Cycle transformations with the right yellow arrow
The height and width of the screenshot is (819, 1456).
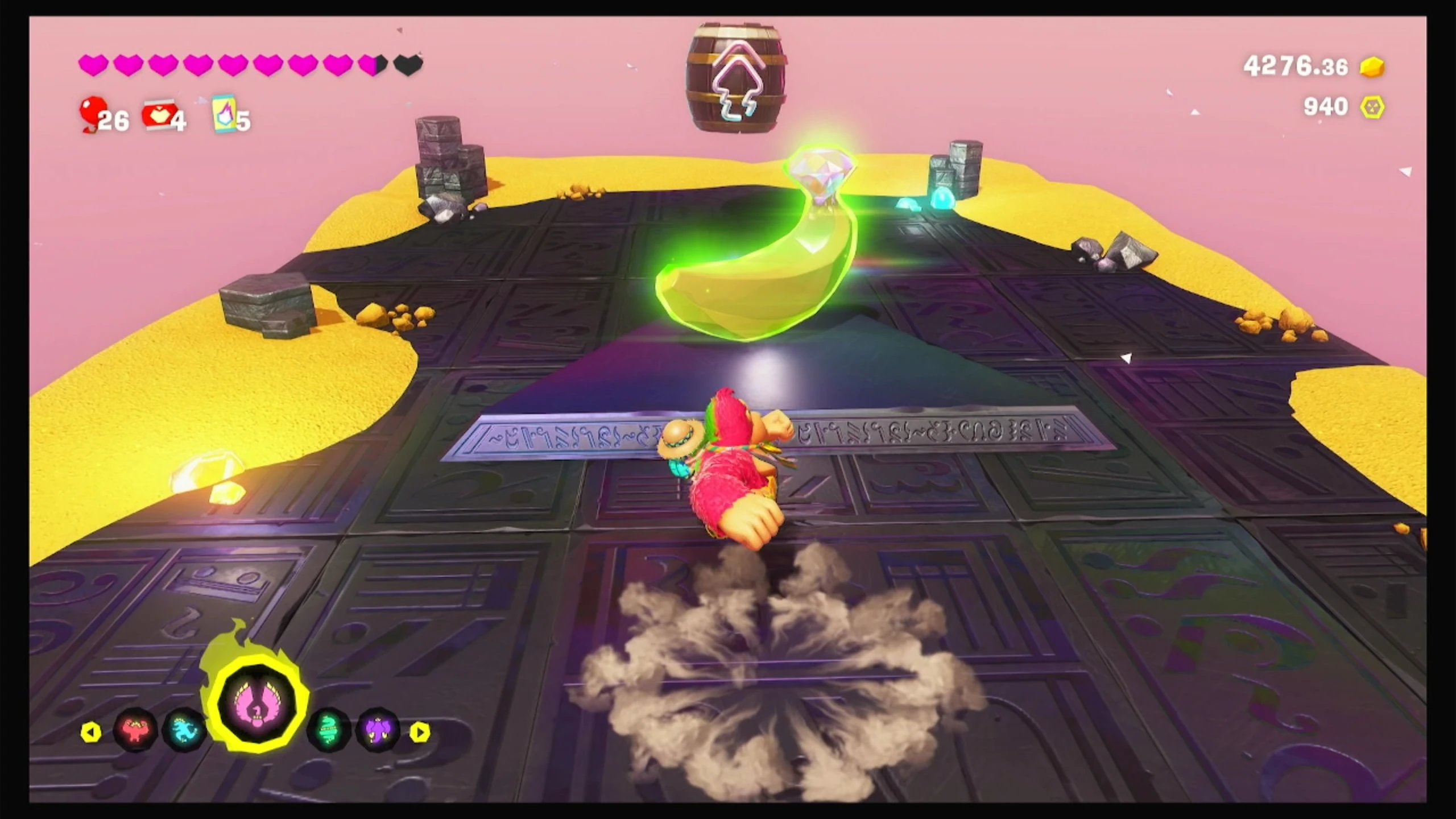[420, 732]
